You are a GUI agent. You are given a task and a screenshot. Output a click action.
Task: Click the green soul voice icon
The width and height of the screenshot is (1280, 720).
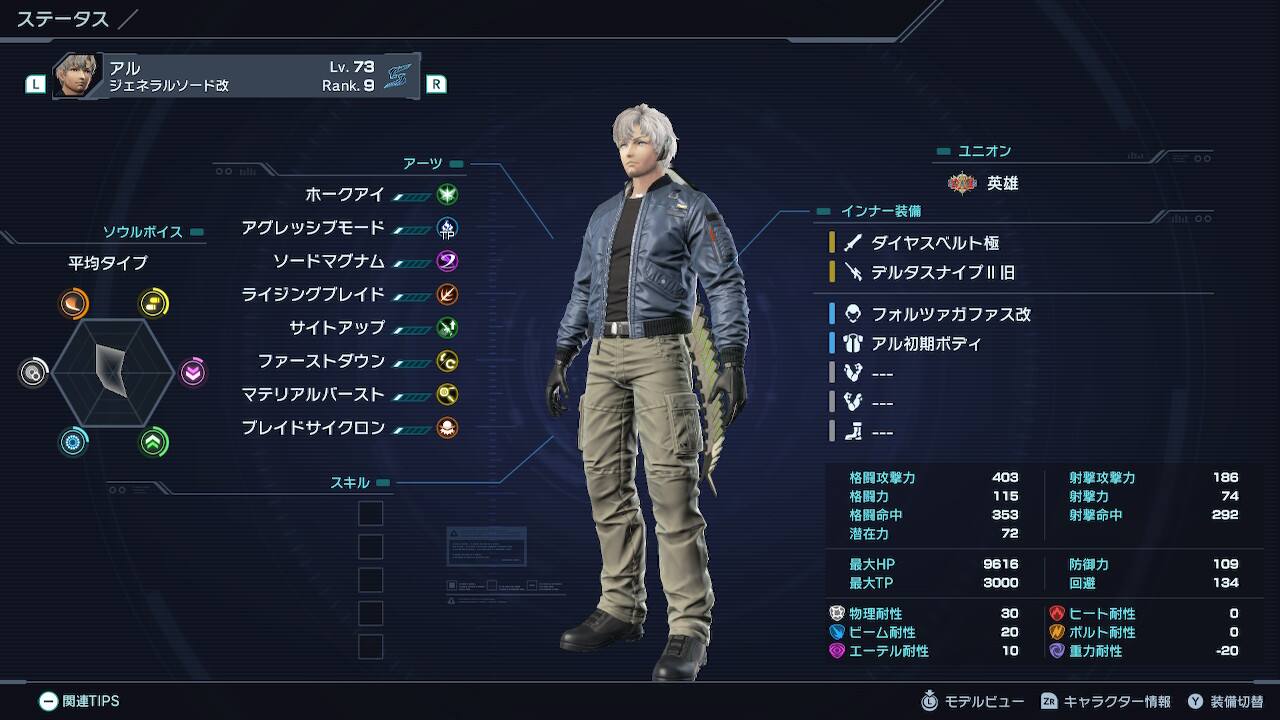point(153,442)
